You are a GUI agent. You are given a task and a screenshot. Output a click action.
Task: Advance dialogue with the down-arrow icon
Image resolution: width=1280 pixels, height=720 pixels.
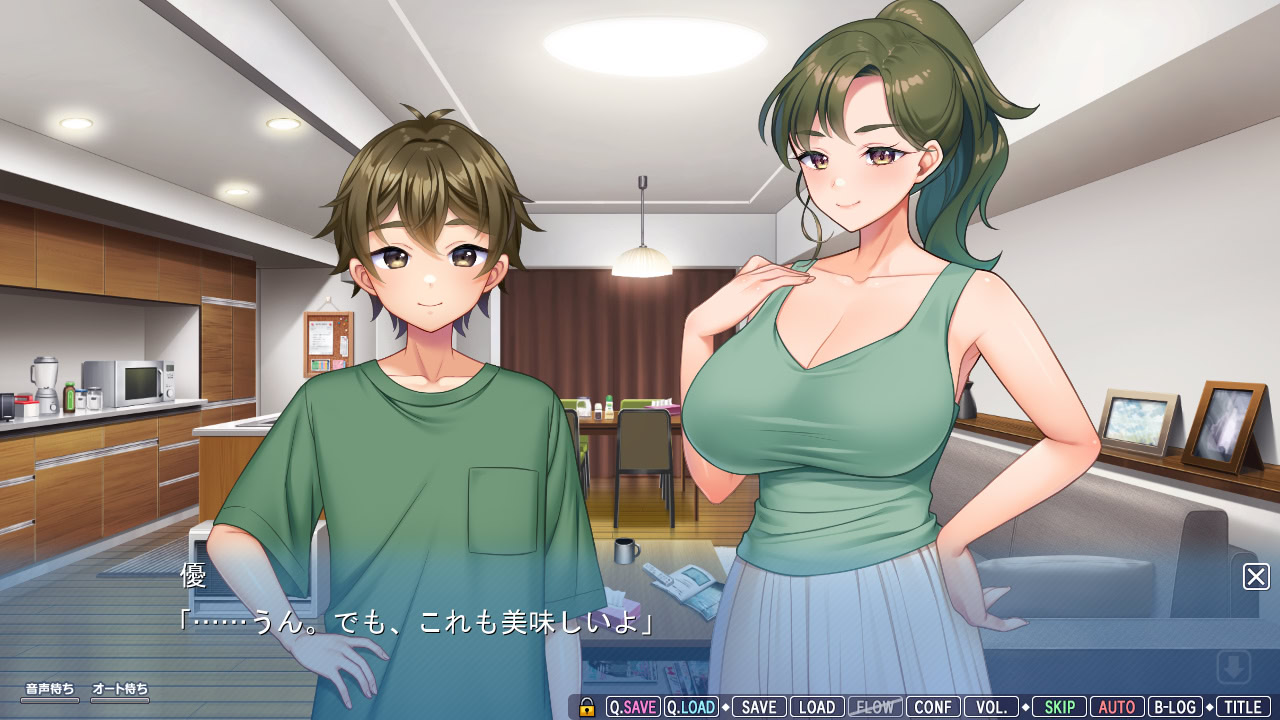click(1234, 667)
